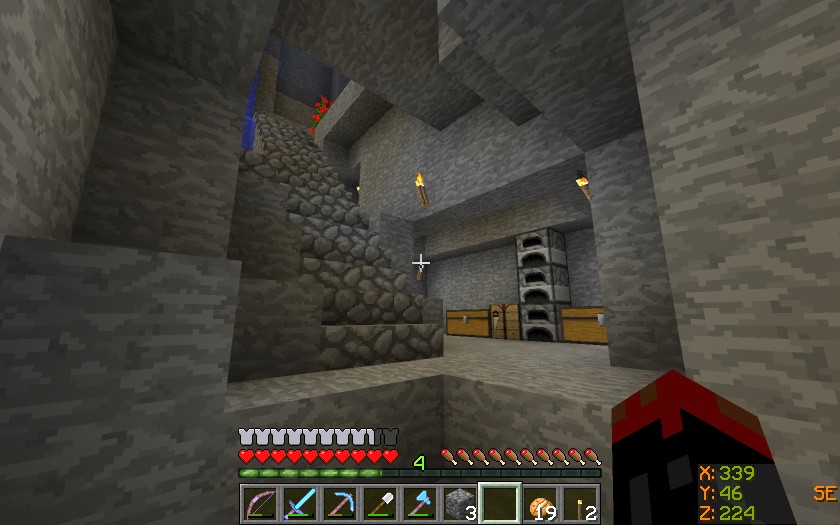Equip the diamond axe from the hotbar
Viewport: 840px width, 525px height.
pos(420,503)
